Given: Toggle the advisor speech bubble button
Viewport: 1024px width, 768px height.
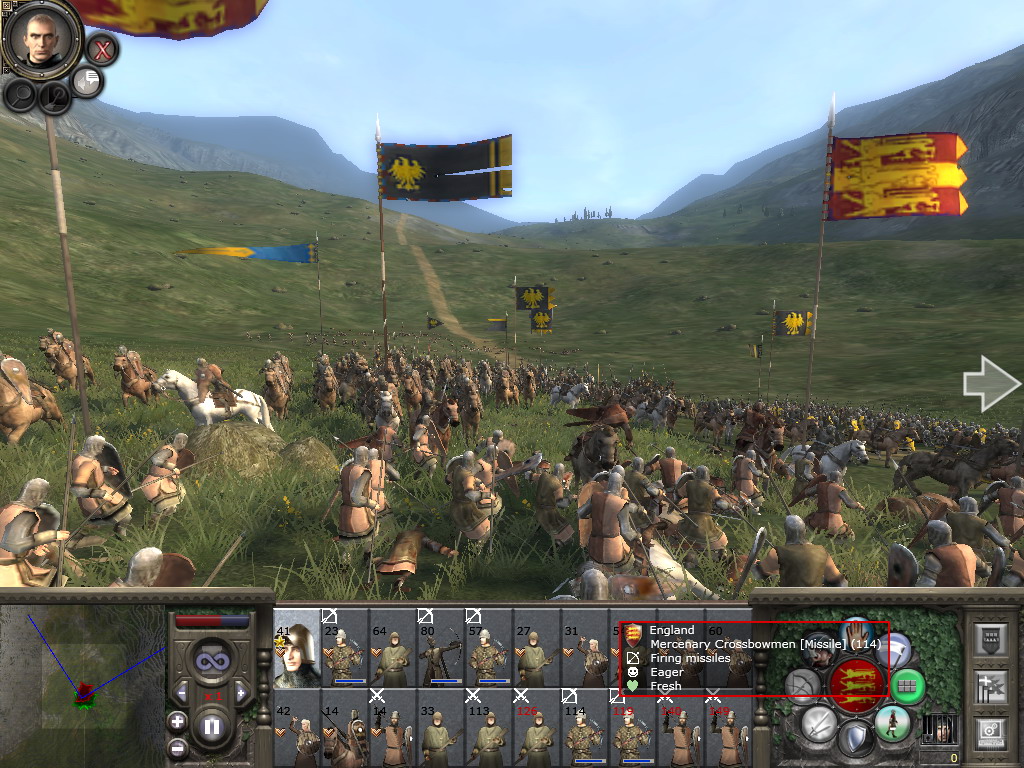Looking at the screenshot, I should [x=87, y=82].
